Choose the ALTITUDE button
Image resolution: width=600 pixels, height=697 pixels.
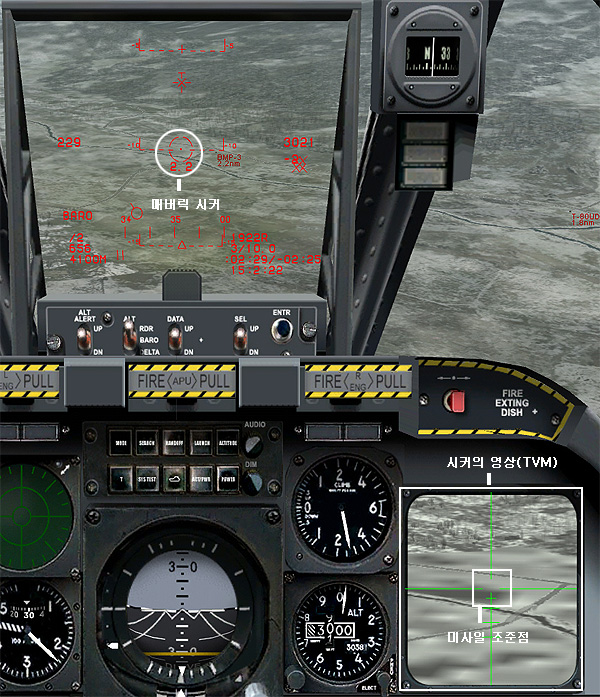(x=227, y=443)
